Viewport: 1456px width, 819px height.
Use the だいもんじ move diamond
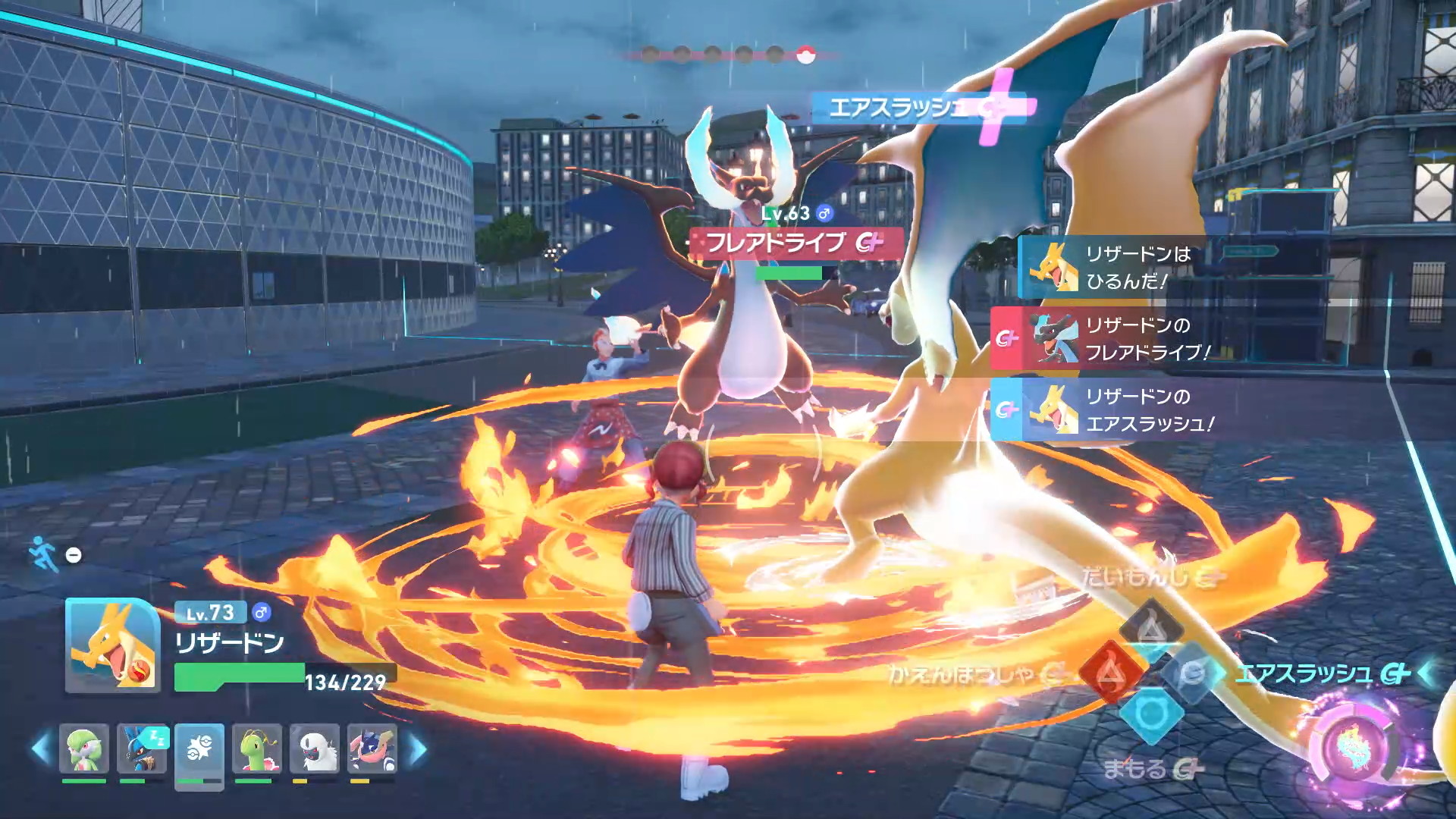(x=1151, y=628)
